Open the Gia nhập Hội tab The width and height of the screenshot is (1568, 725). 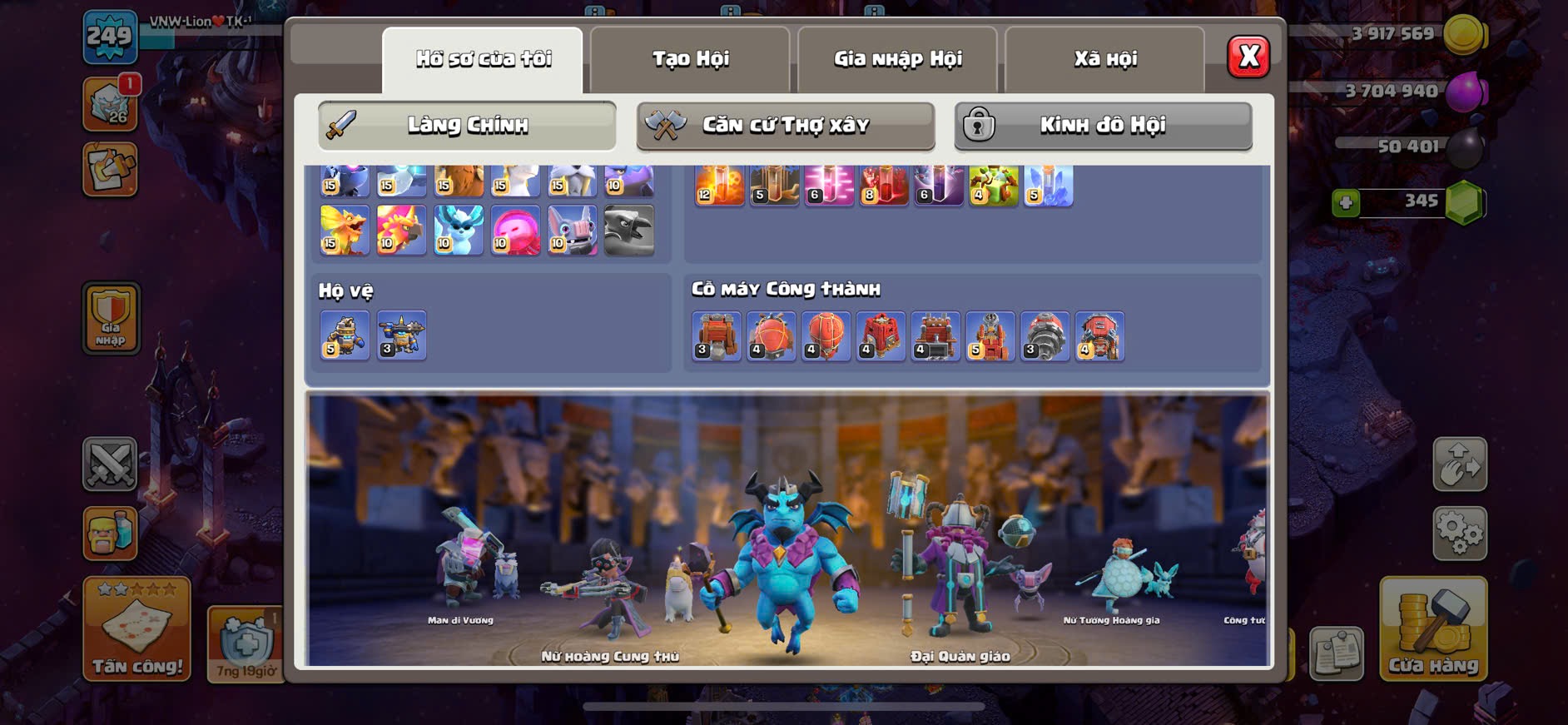[897, 59]
